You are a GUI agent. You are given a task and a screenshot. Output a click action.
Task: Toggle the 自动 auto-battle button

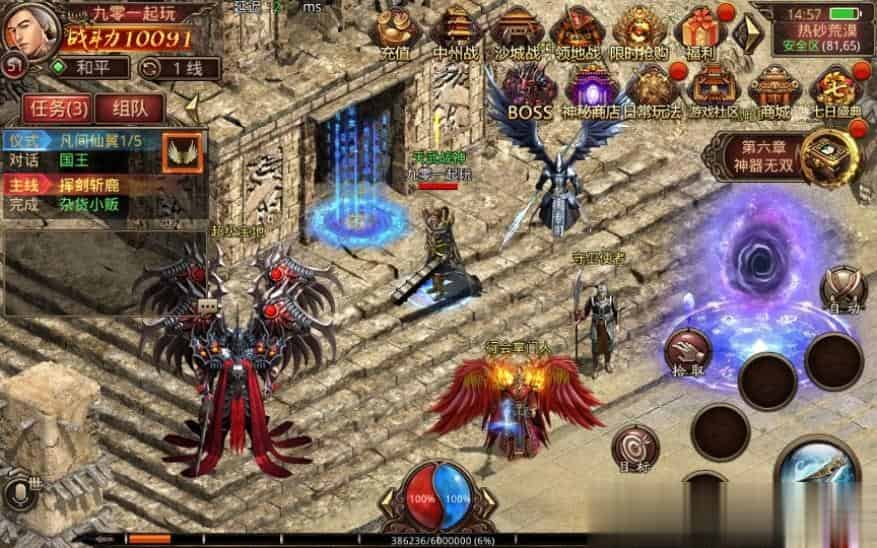coord(843,292)
